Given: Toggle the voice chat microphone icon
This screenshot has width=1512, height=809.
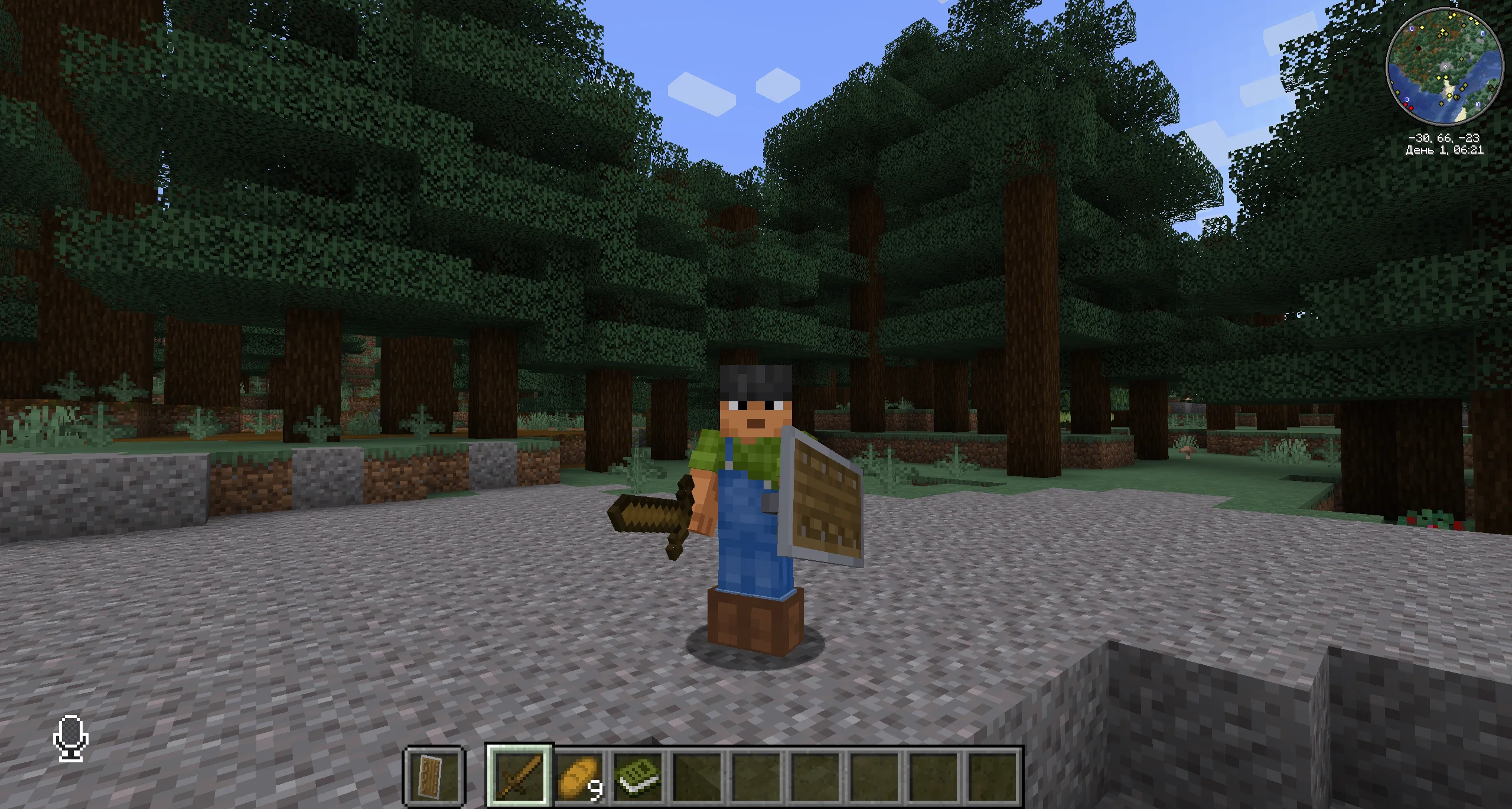Looking at the screenshot, I should click(71, 738).
